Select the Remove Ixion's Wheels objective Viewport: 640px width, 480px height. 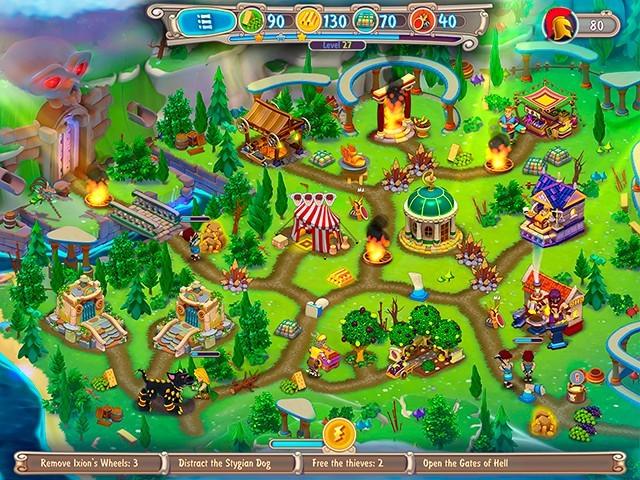pyautogui.click(x=88, y=463)
